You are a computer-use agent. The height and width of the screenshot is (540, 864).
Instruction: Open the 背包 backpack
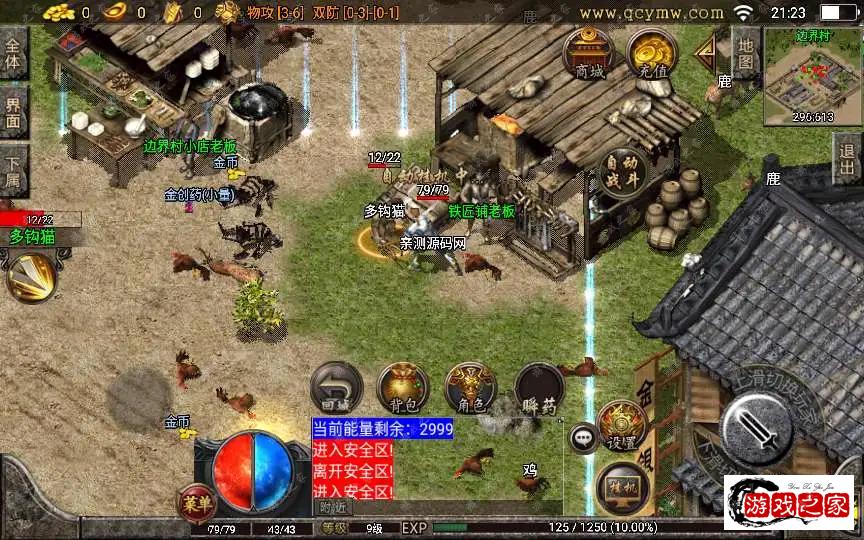pos(402,388)
